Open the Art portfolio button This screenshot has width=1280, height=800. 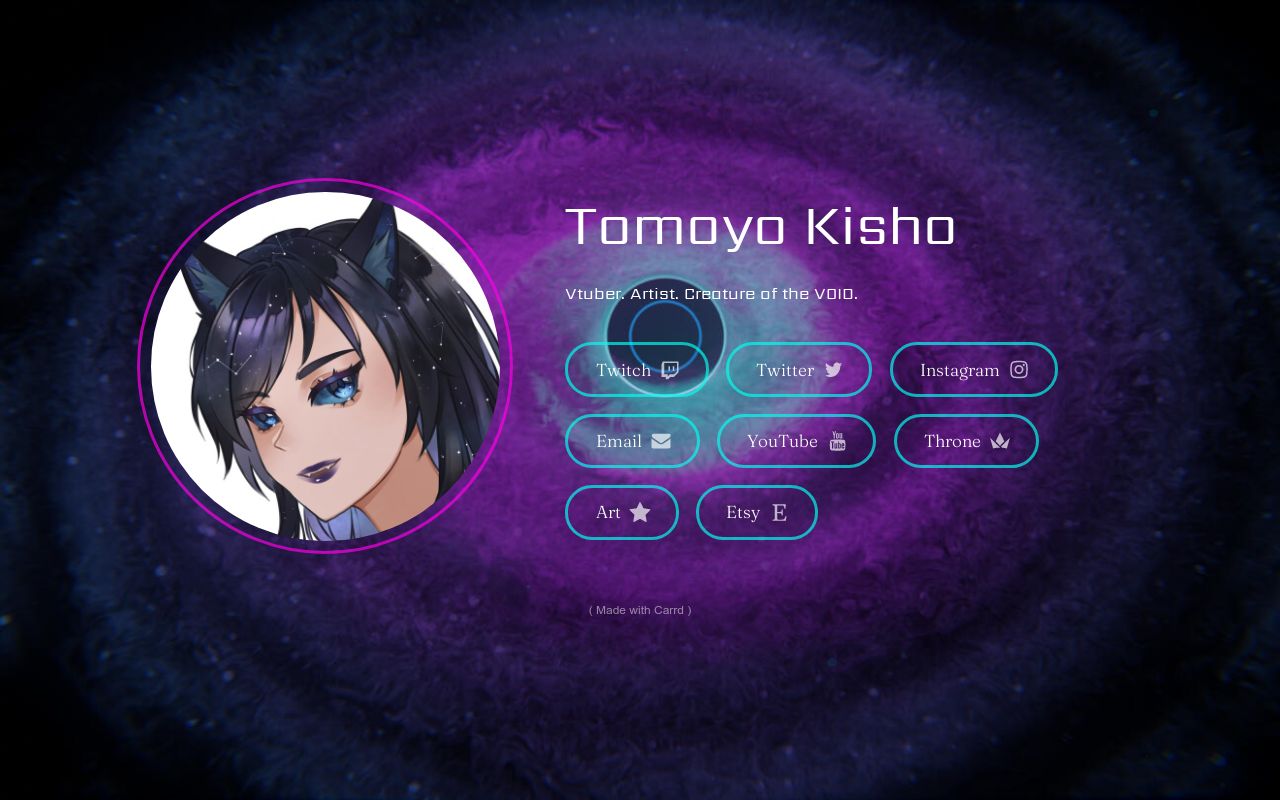621,512
